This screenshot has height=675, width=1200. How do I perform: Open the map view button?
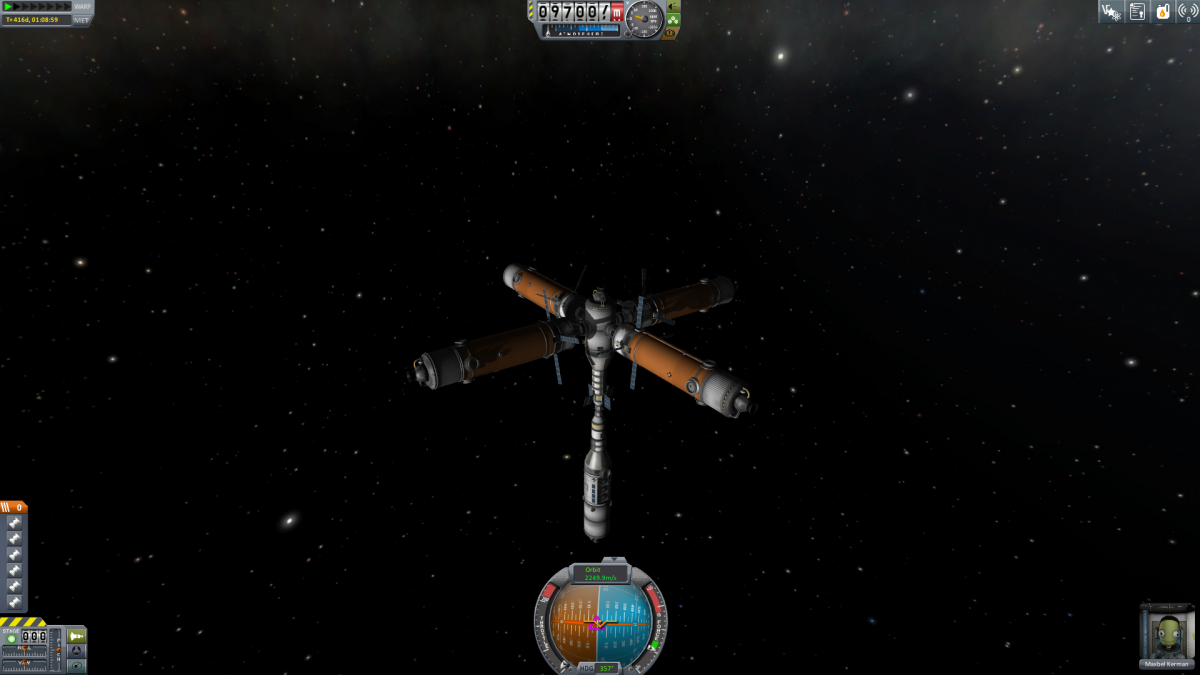76,665
